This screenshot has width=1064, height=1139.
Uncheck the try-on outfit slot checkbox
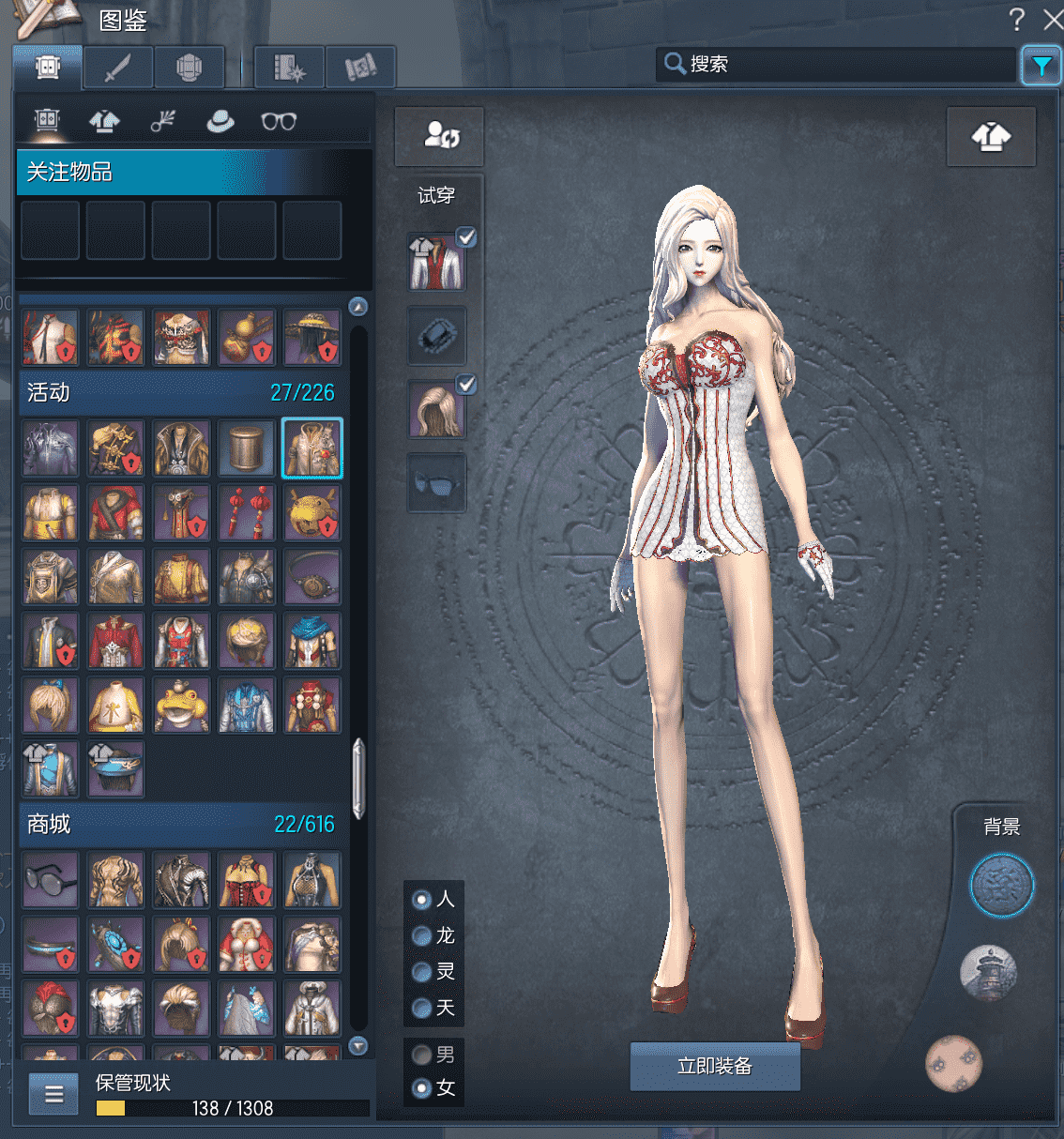(466, 237)
